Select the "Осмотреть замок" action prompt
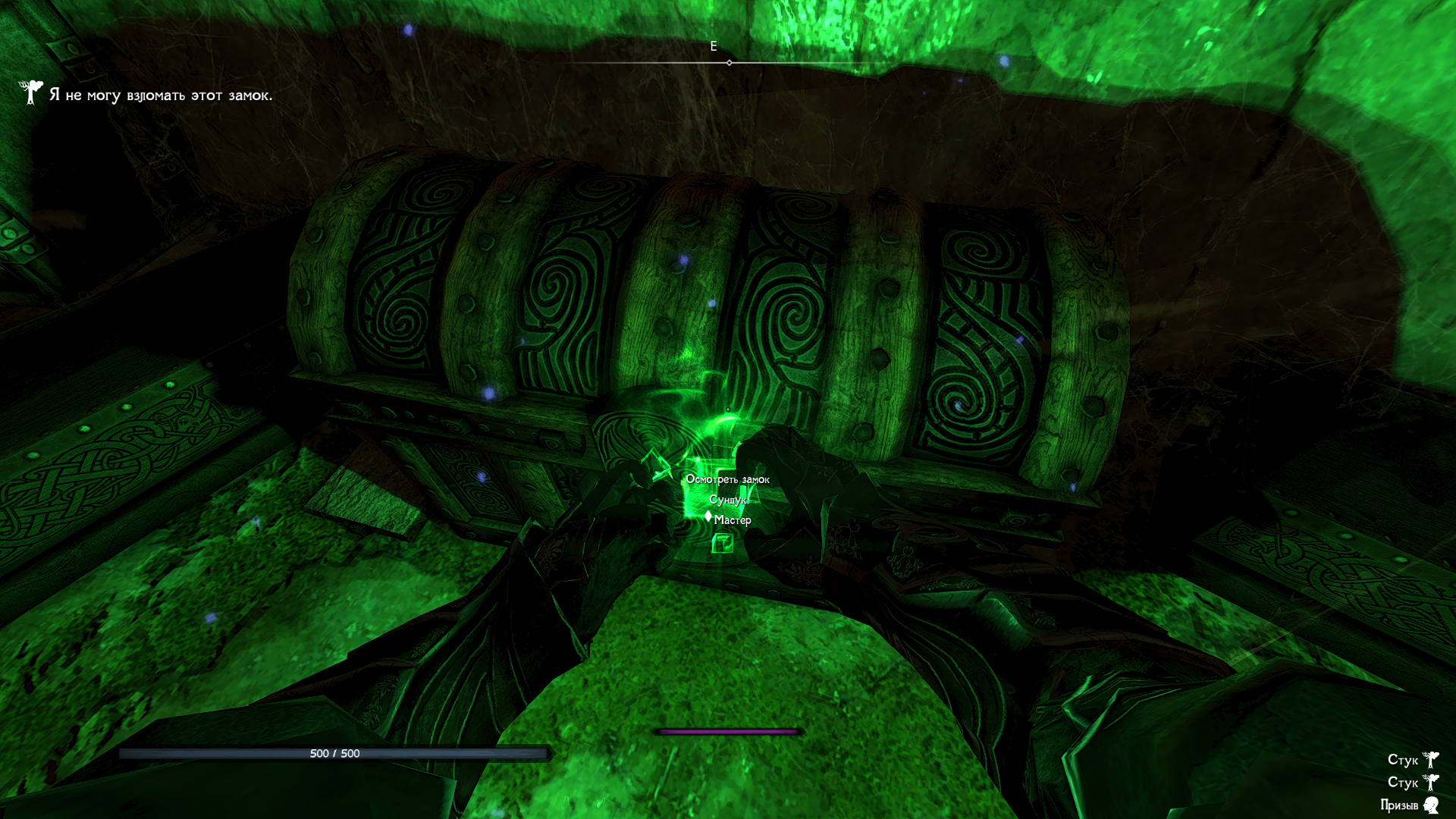1456x819 pixels. tap(727, 479)
